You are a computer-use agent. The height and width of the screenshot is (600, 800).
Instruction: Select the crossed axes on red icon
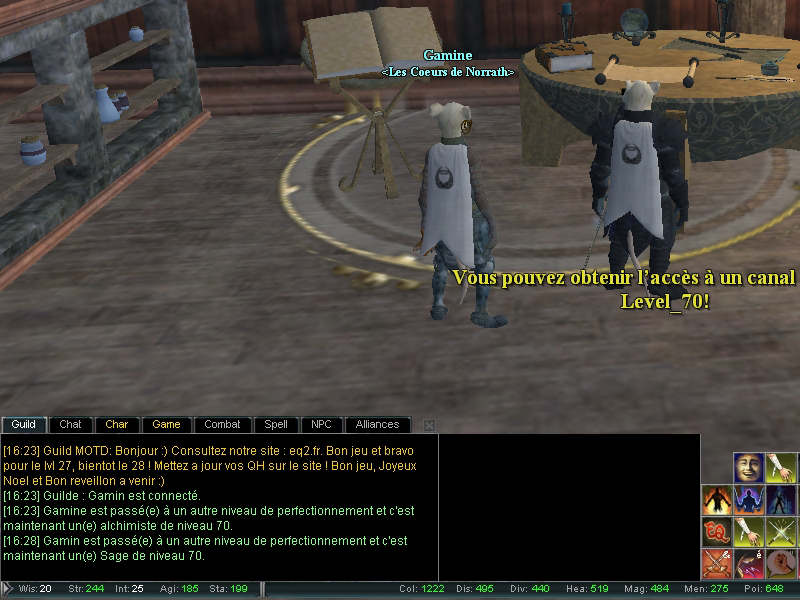coord(717,563)
